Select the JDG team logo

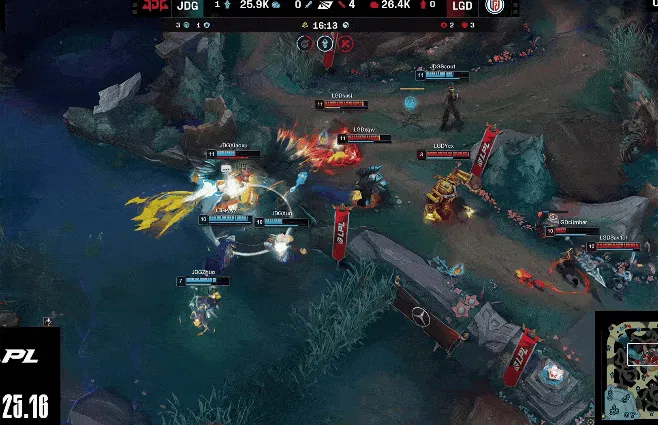153,7
